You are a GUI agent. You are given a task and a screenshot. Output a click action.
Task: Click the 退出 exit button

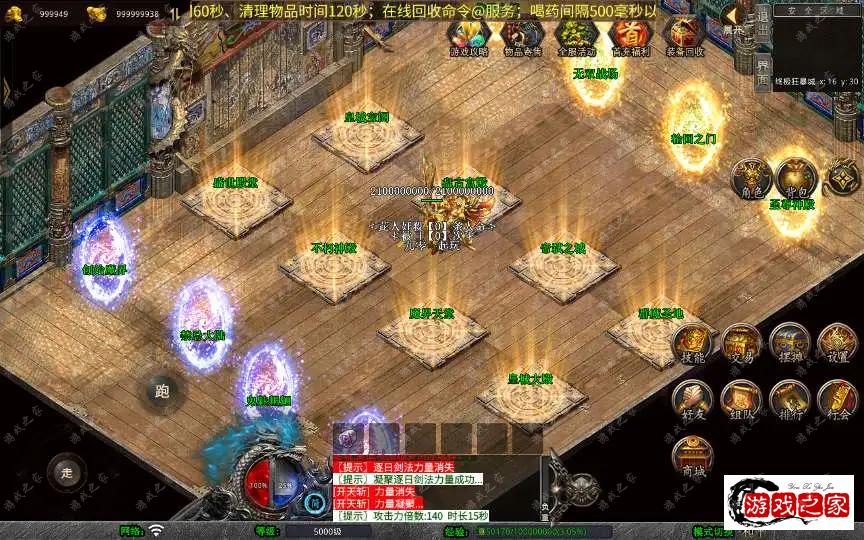[763, 21]
